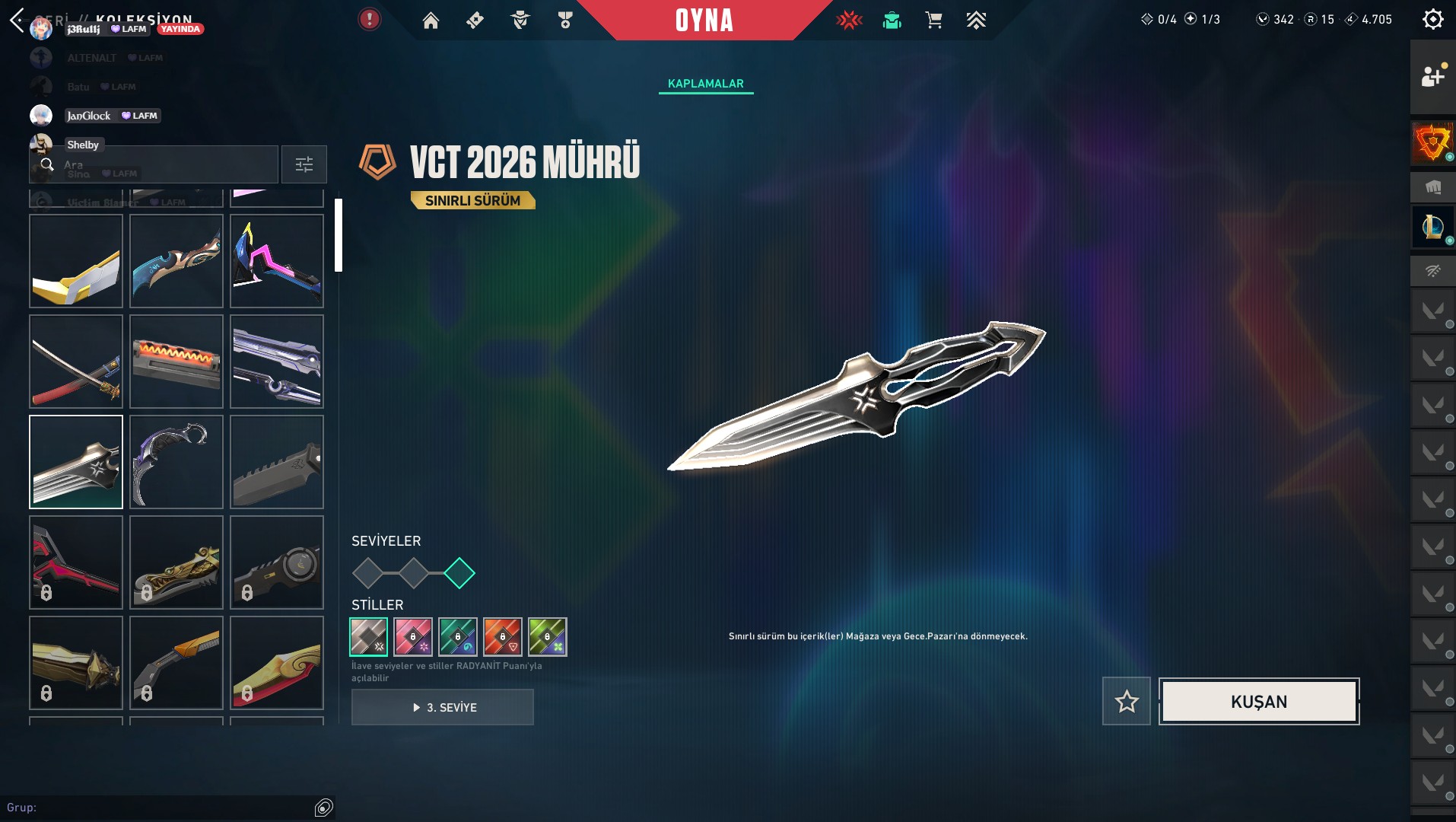
Task: Click the Ara search field
Action: (160, 164)
